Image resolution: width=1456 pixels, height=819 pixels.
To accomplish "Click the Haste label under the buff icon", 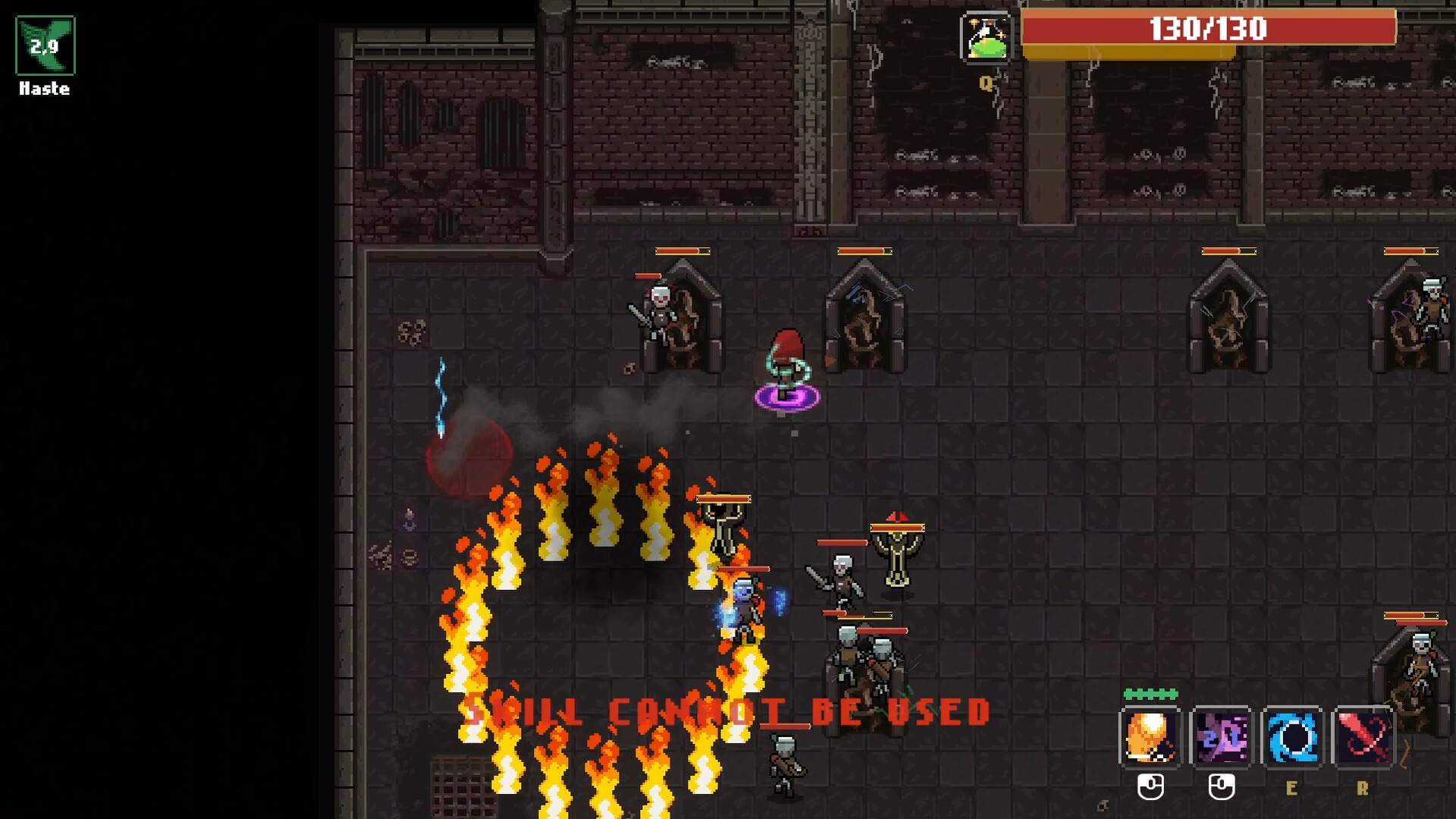I will coord(43,89).
